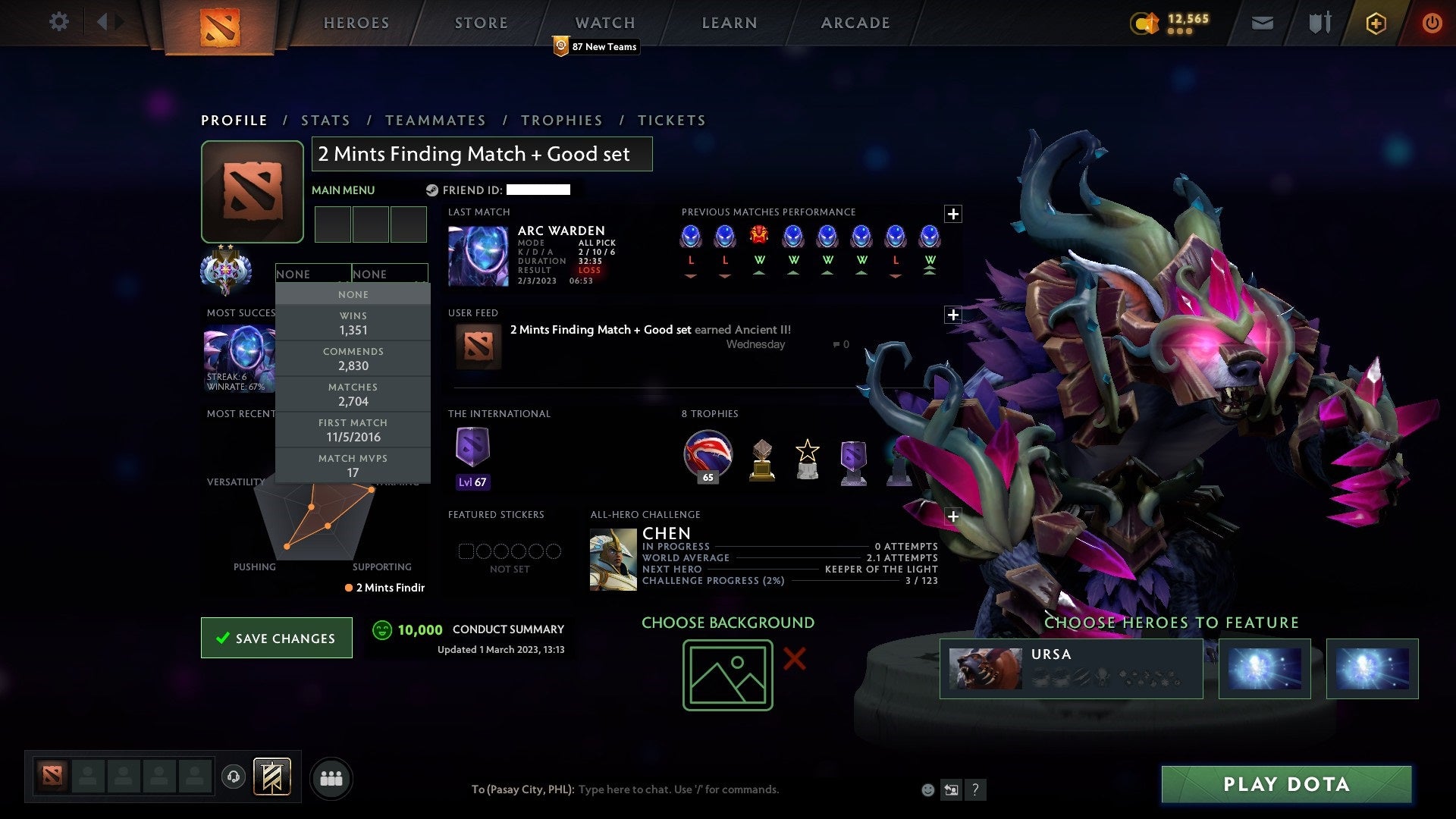Click the Dota Plus hexagon icon
The image size is (1456, 819).
pyautogui.click(x=1376, y=22)
